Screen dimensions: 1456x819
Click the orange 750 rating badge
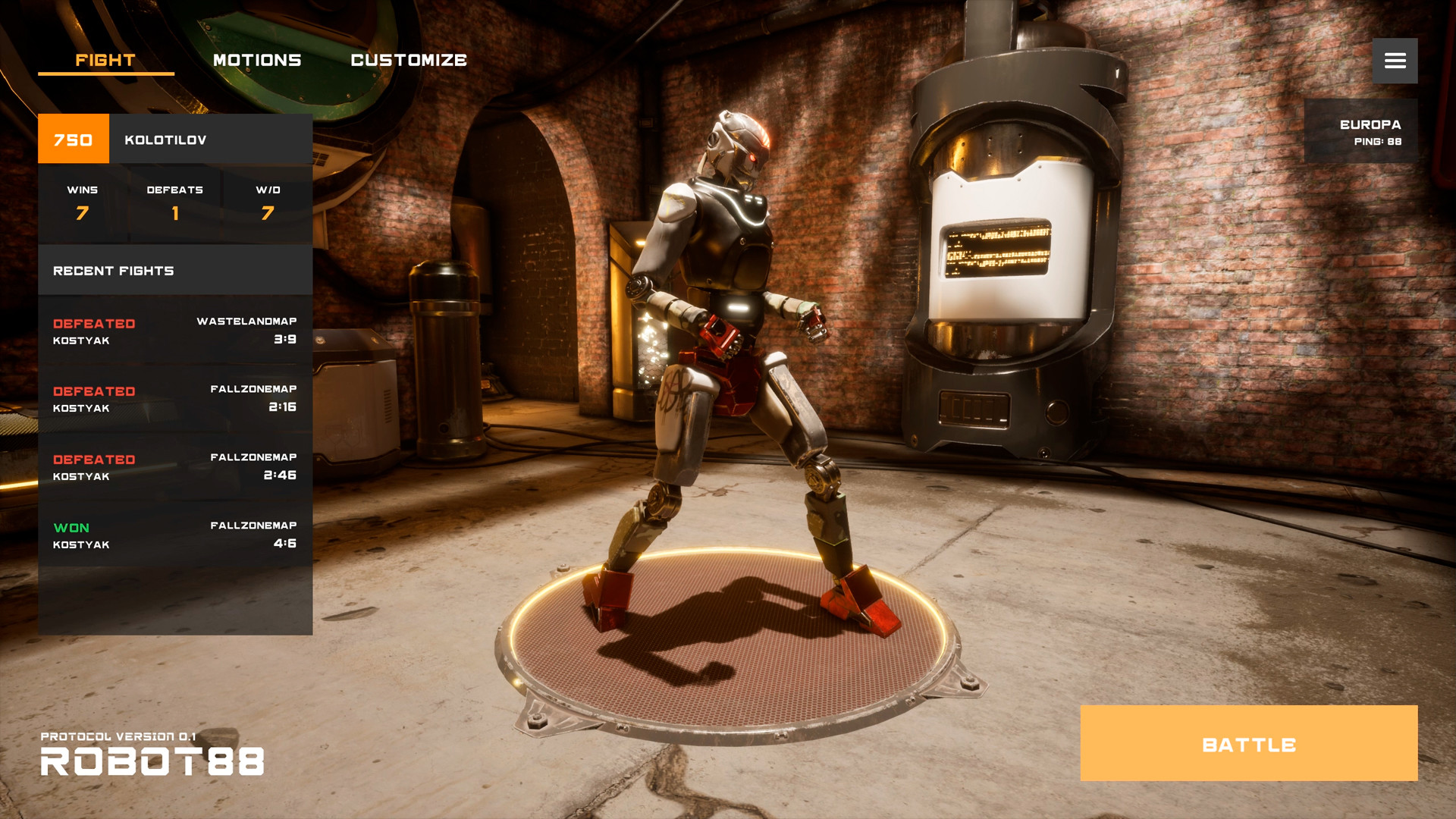[73, 139]
